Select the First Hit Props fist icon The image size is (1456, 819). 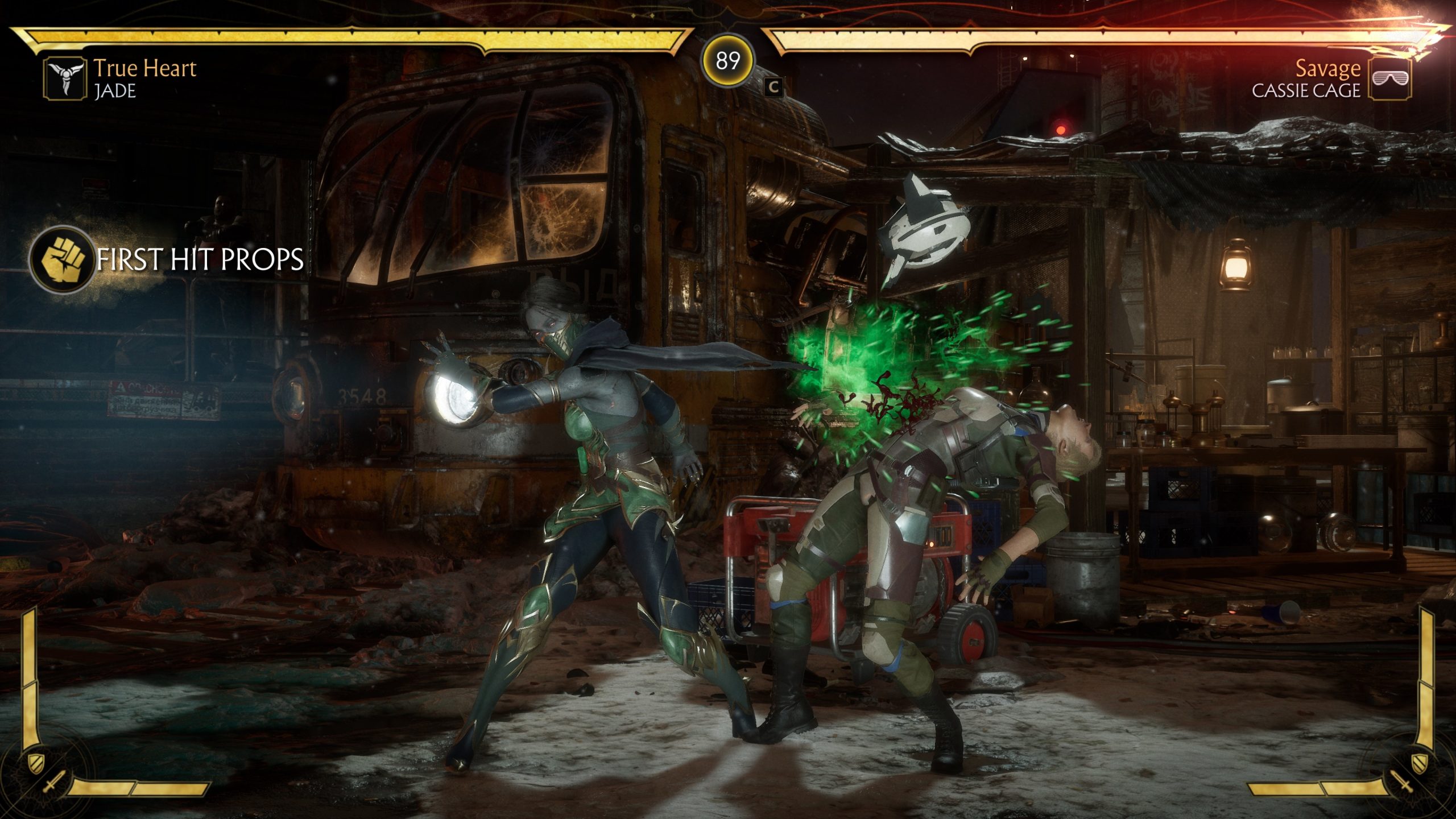[63, 259]
